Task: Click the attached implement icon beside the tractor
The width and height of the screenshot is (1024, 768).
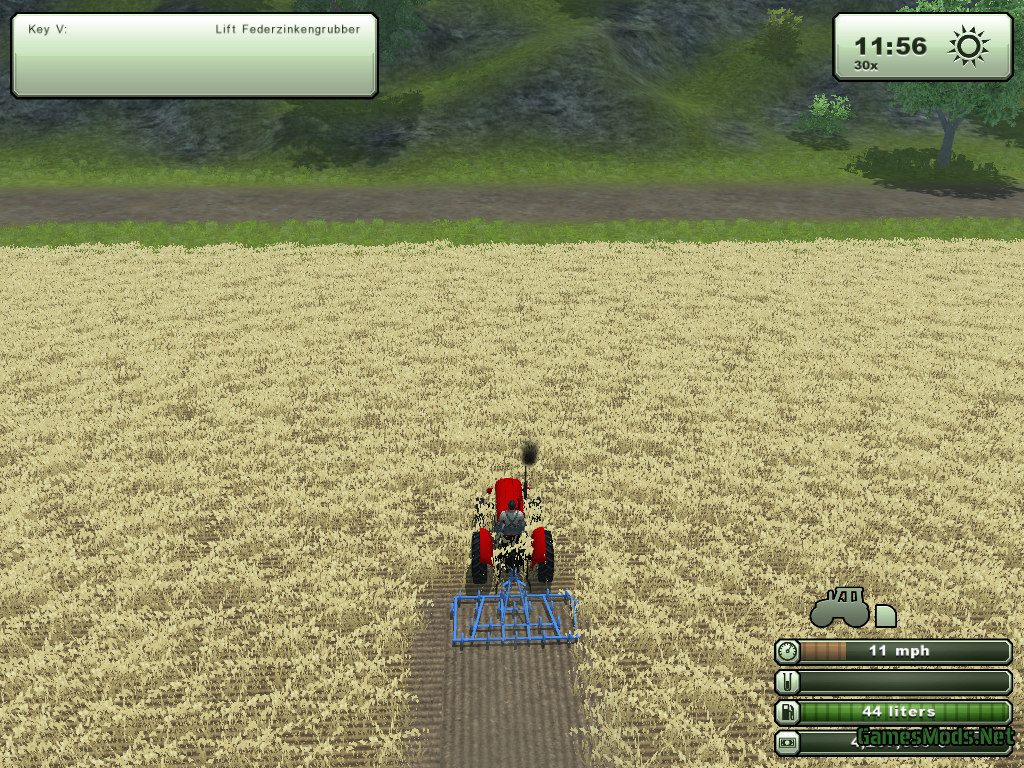Action: [885, 616]
